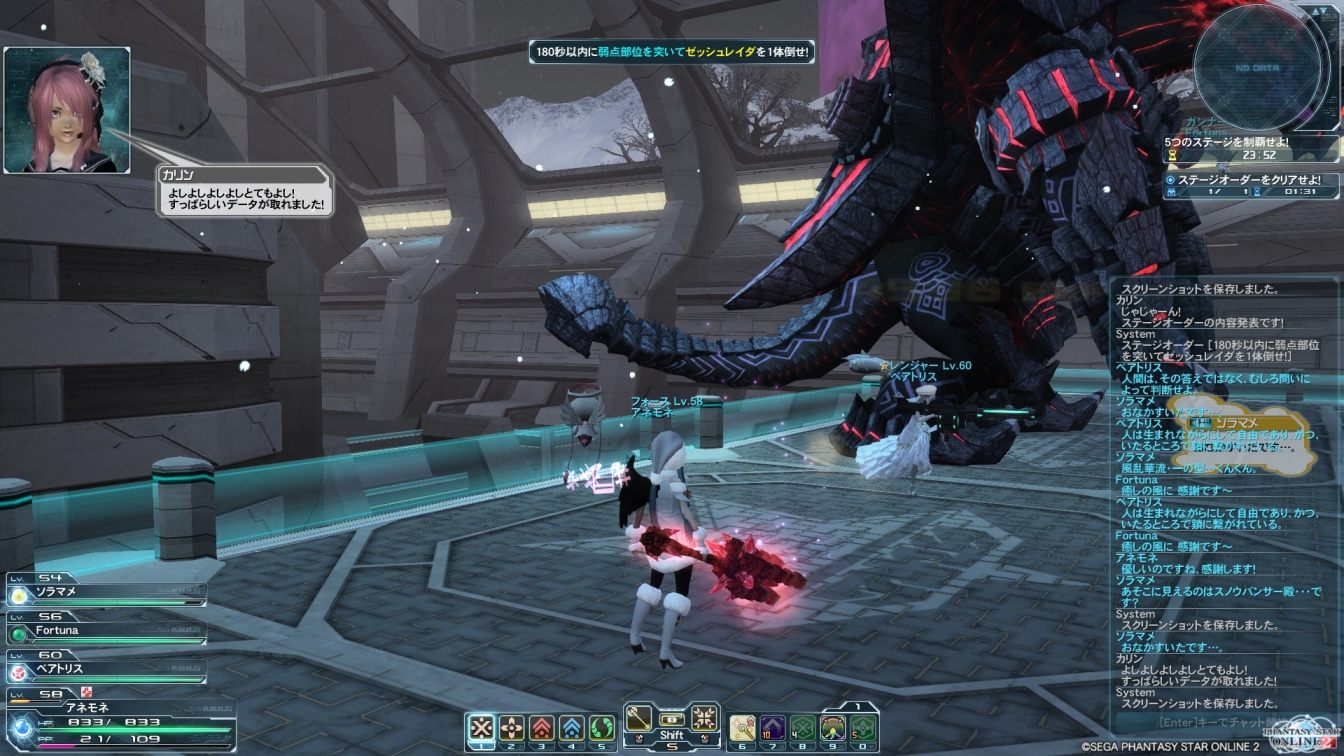Use the green item with count 4
Image resolution: width=1344 pixels, height=756 pixels.
pyautogui.click(x=801, y=727)
